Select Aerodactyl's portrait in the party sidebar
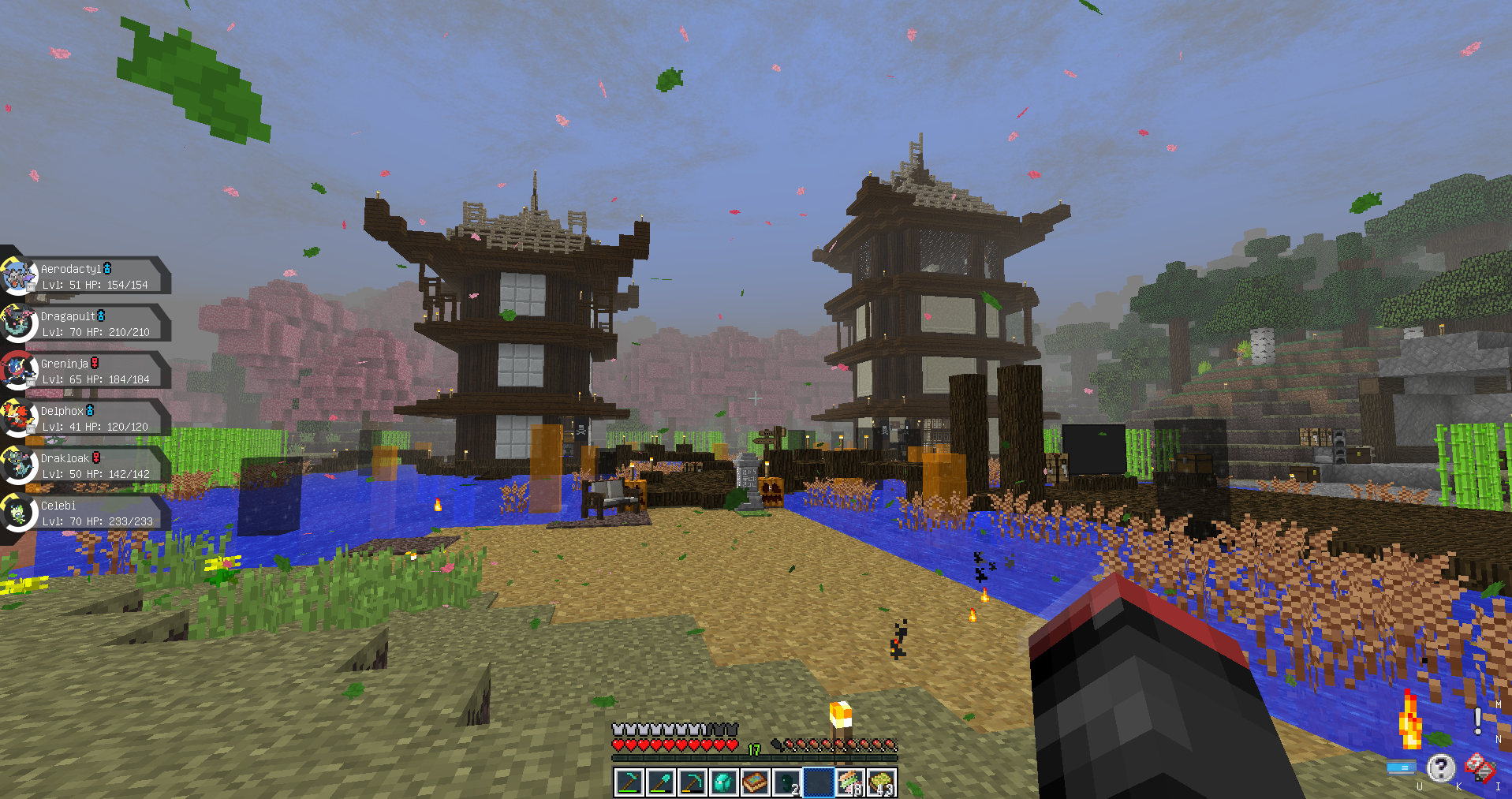1512x799 pixels. point(19,276)
